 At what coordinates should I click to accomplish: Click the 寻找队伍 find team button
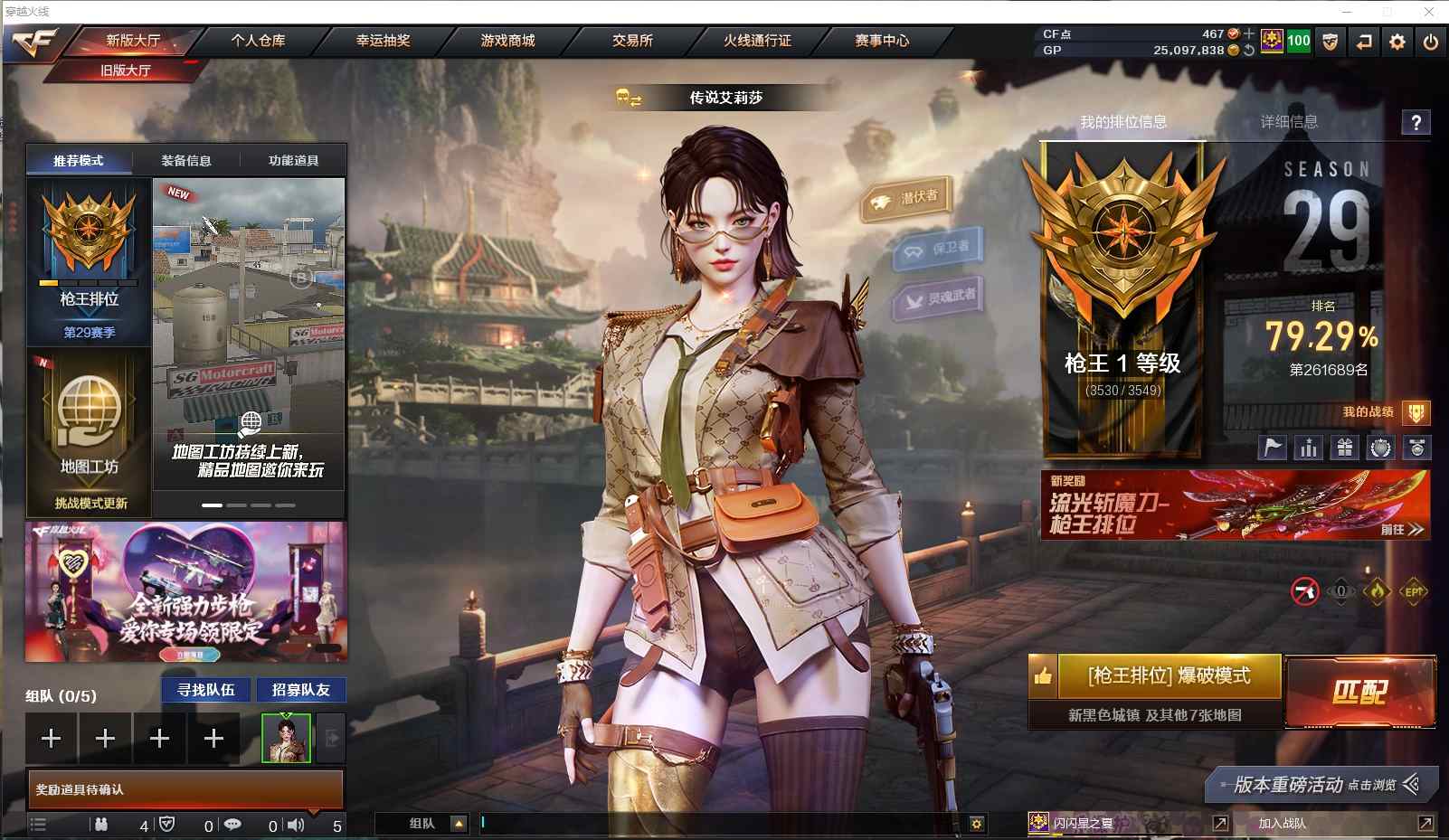(206, 690)
